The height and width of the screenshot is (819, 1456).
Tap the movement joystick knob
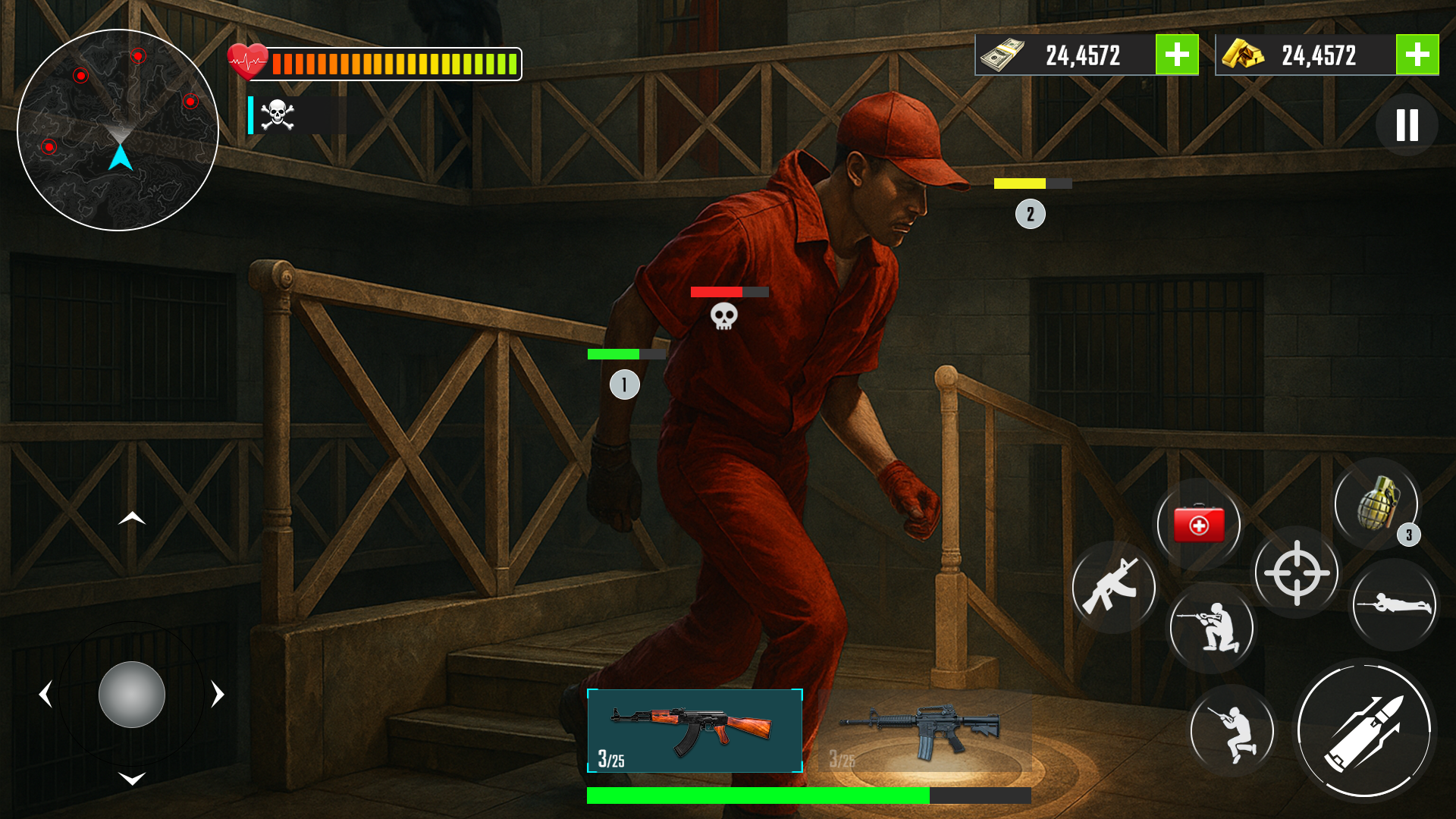coord(132,695)
